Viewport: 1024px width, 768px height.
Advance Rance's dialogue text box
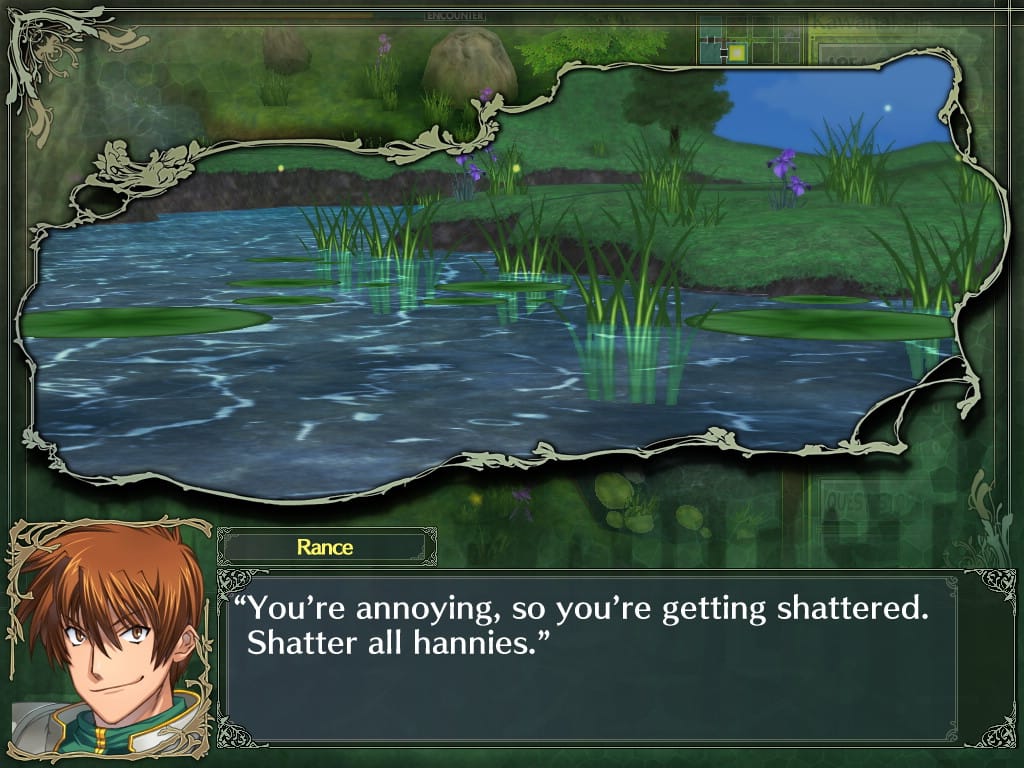[588, 660]
